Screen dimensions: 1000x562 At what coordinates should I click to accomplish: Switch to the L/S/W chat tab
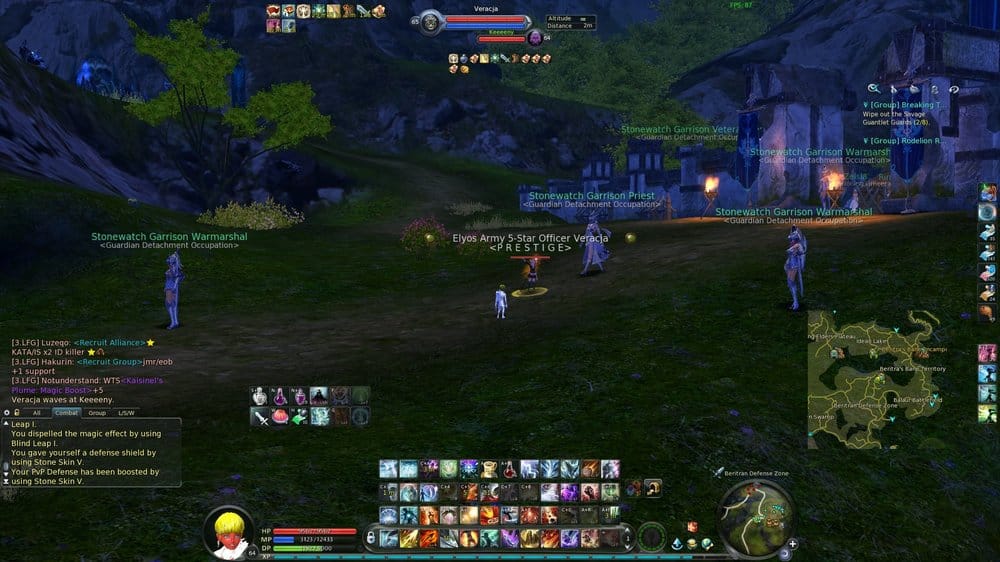click(x=126, y=412)
